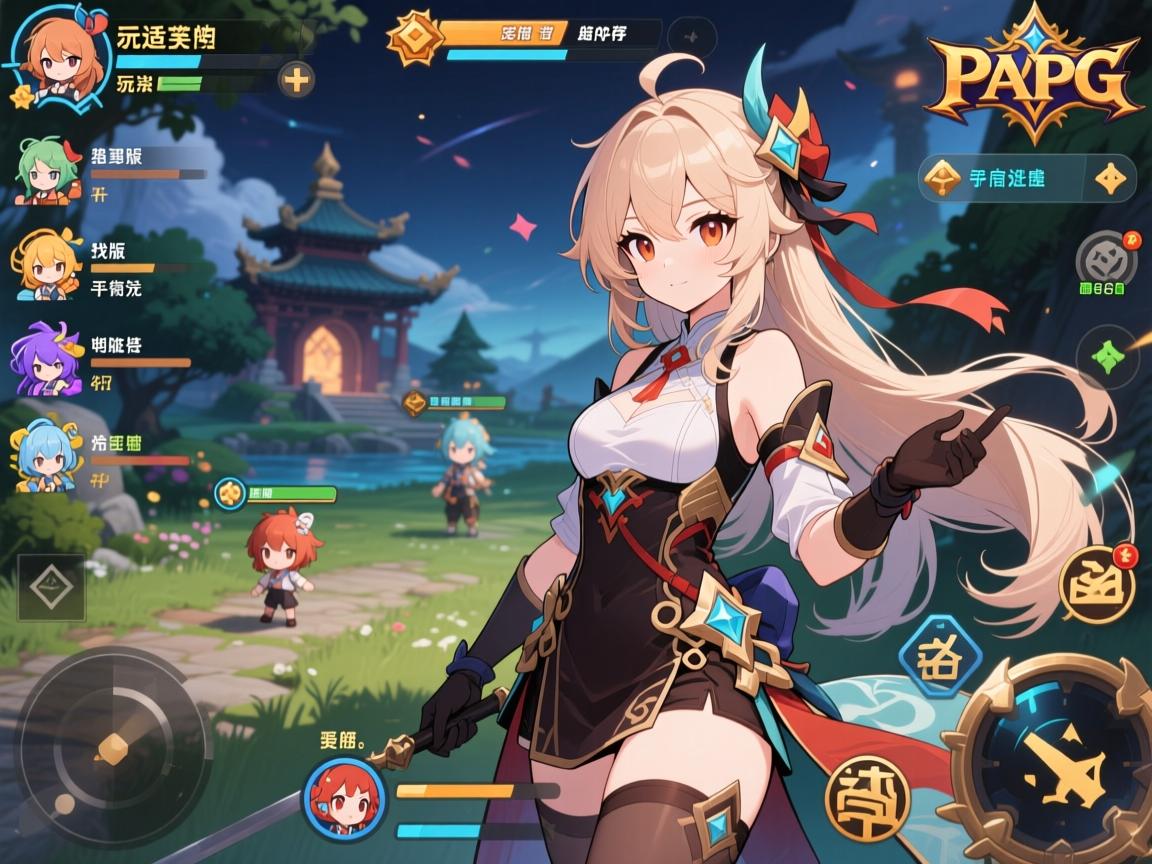Select the green-haired party member
This screenshot has width=1152, height=864.
click(48, 172)
